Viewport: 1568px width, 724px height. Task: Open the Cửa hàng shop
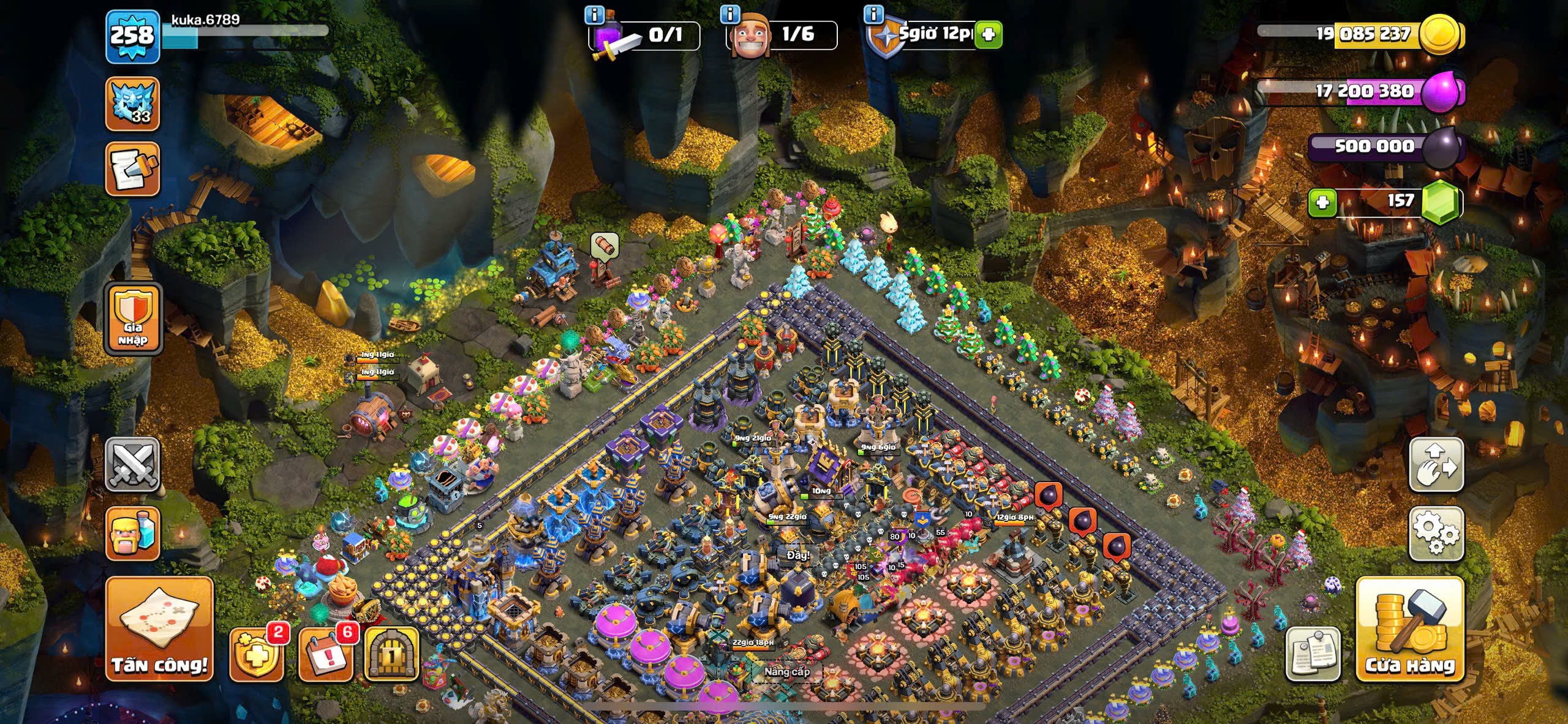click(1410, 630)
